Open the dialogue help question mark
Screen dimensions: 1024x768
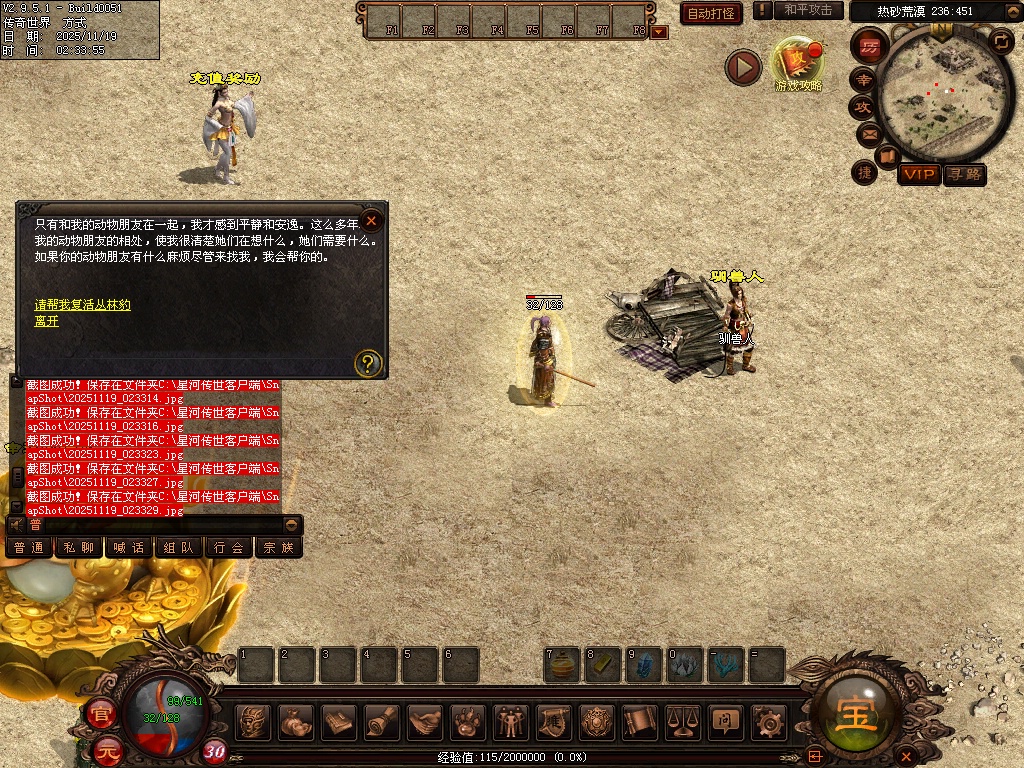click(368, 363)
